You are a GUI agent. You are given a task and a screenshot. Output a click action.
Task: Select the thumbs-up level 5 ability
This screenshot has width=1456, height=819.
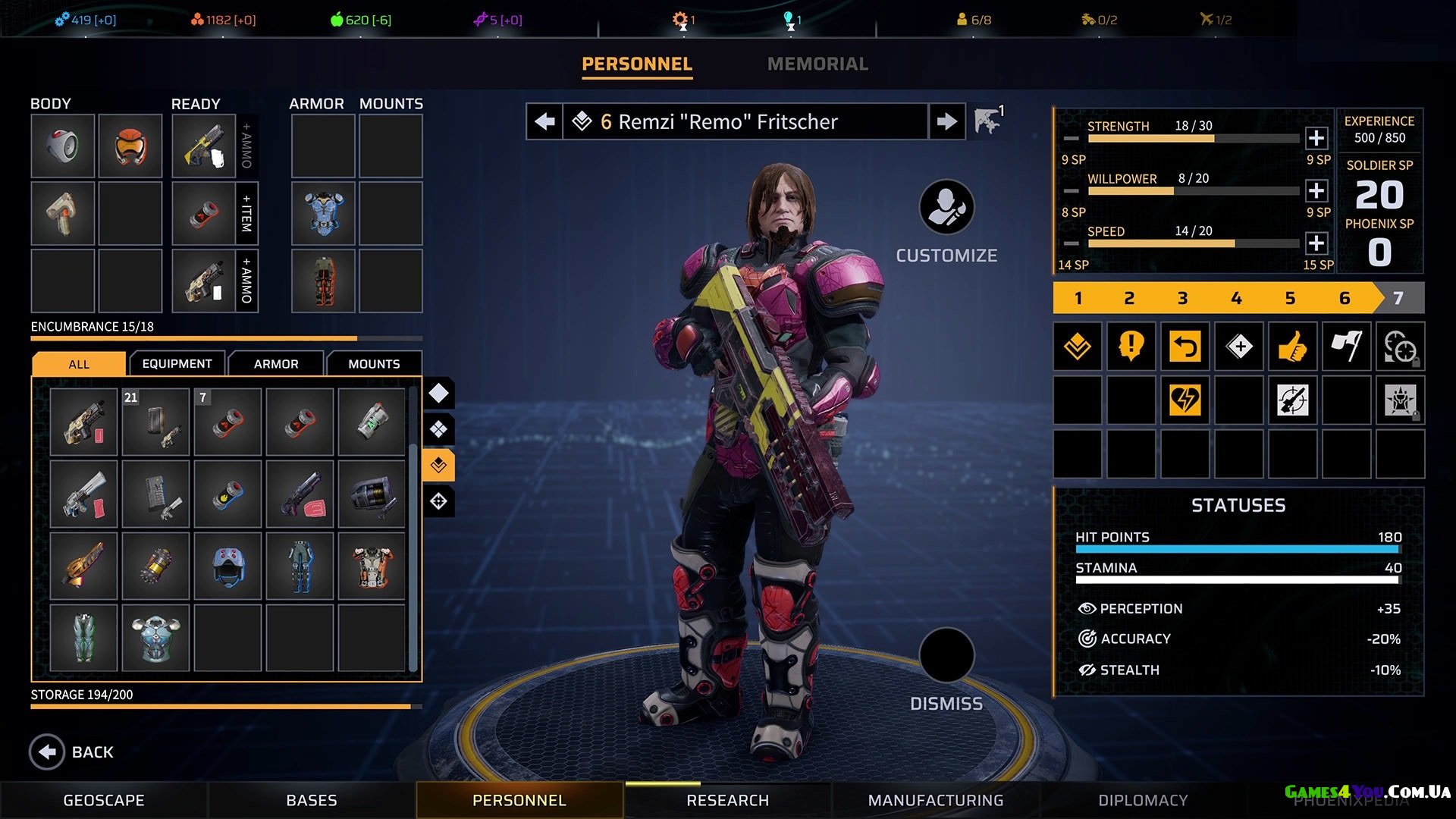(x=1292, y=347)
